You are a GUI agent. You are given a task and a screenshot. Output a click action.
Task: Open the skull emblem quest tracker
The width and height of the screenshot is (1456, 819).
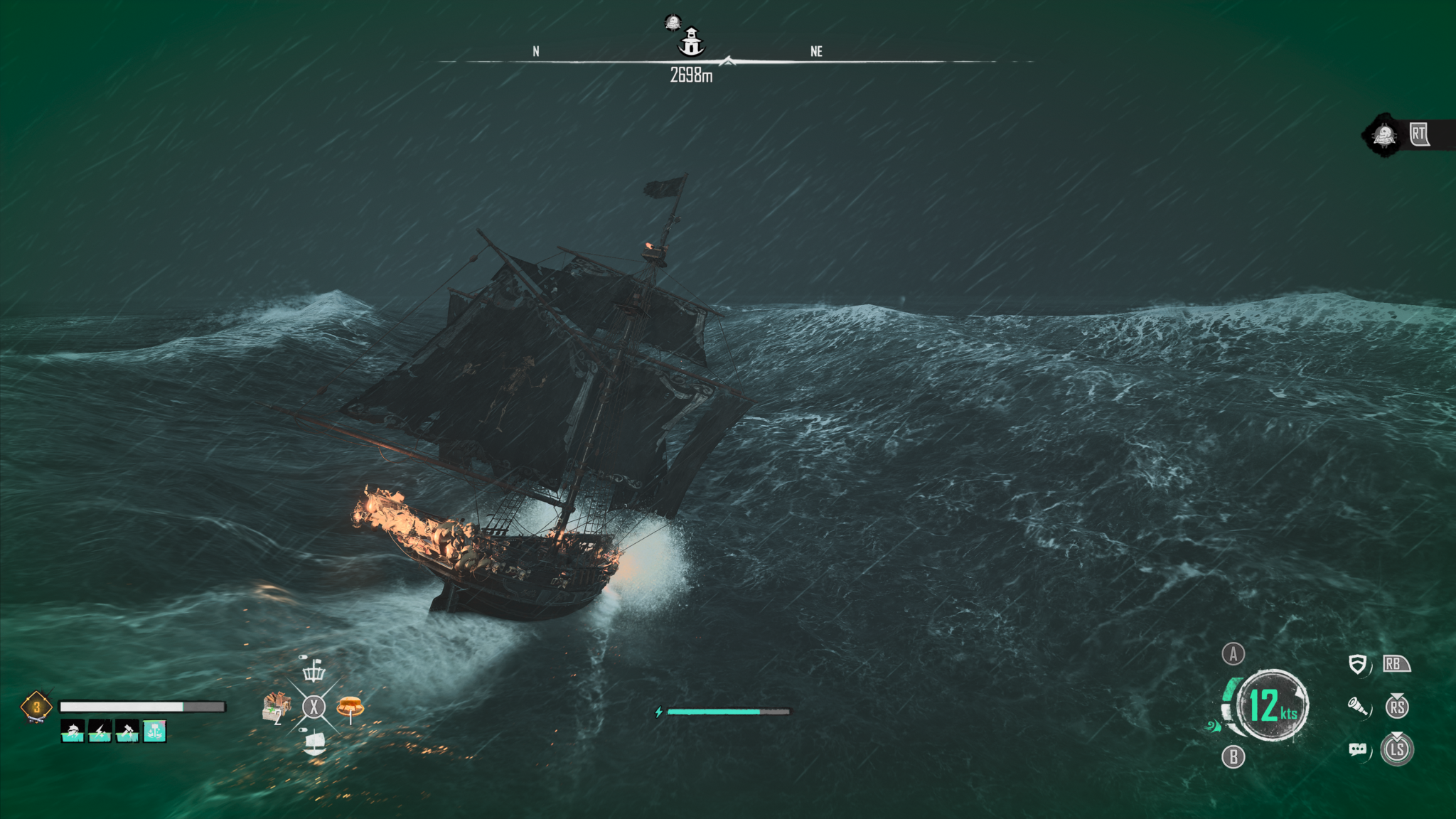pos(1384,134)
